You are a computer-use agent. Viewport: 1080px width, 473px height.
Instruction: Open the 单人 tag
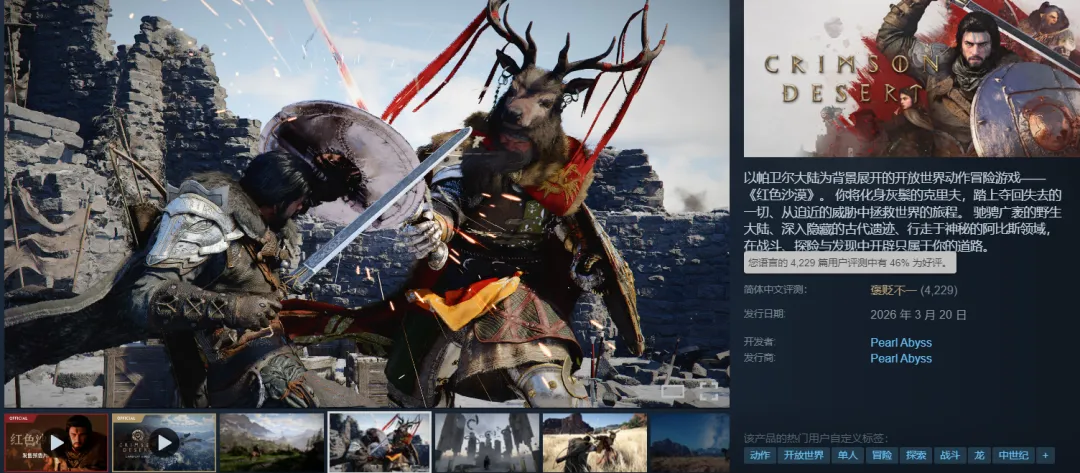click(x=847, y=455)
